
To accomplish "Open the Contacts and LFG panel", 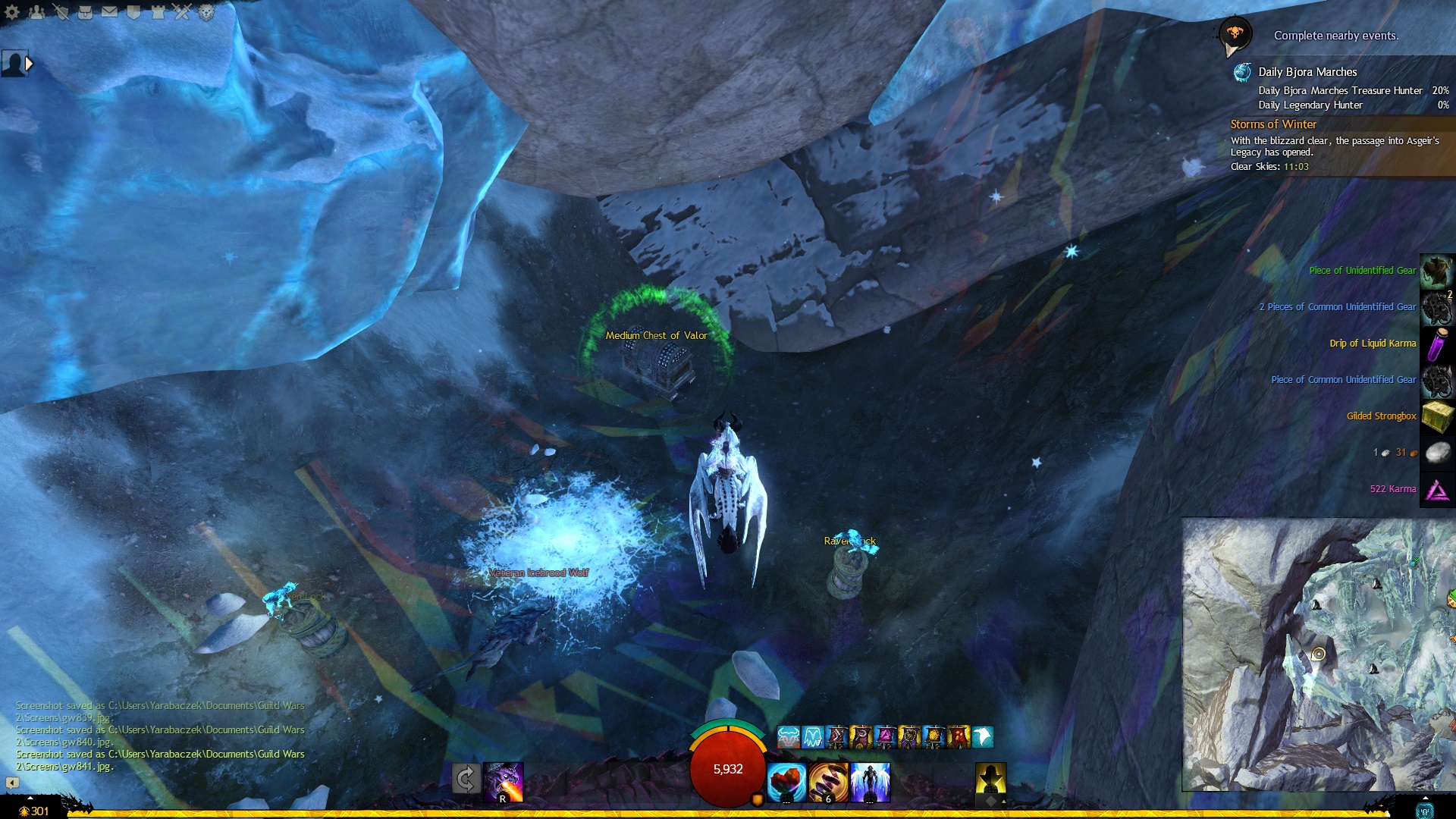I will [36, 12].
